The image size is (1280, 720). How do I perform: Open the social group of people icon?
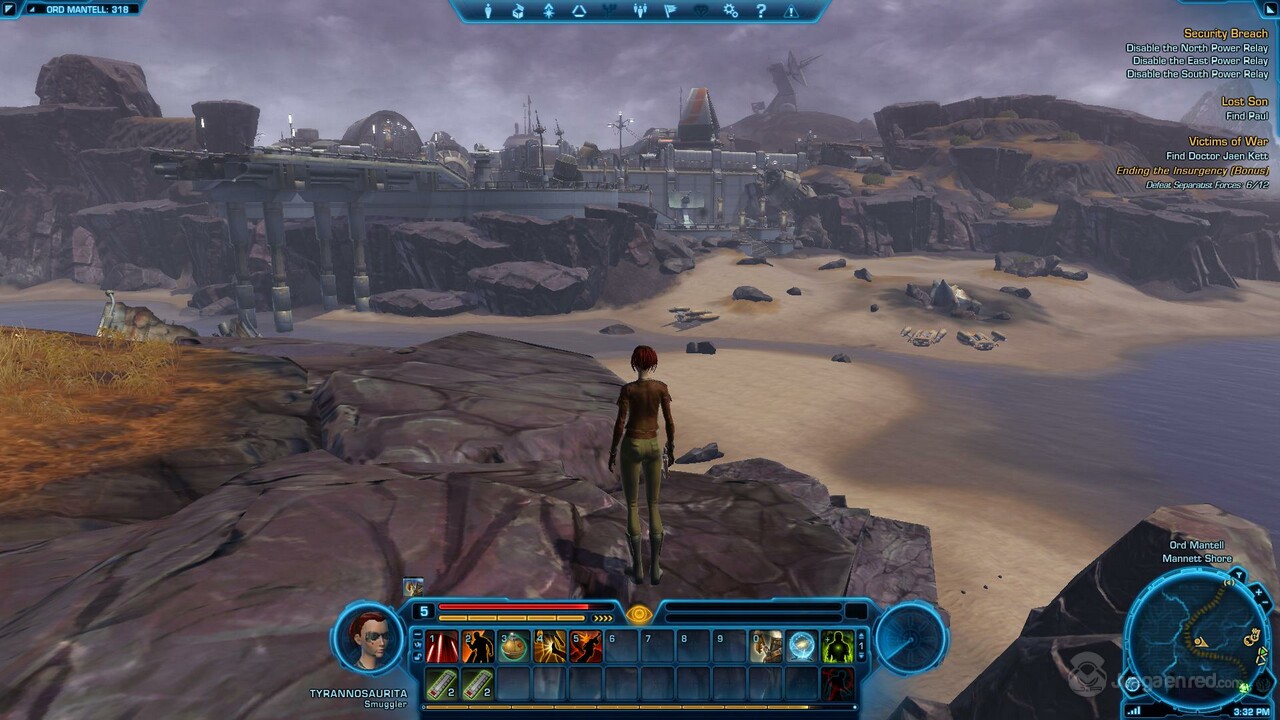point(640,11)
